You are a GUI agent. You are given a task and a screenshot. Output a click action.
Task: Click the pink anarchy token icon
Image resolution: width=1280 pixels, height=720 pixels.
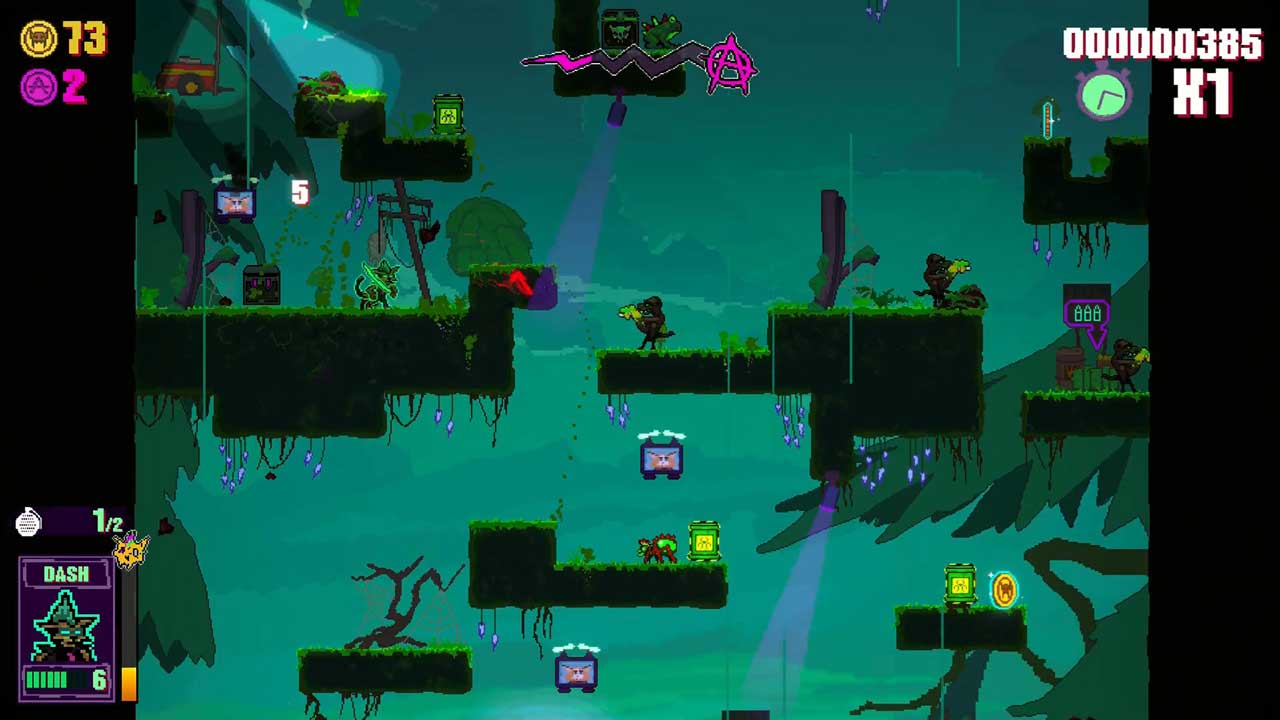point(38,87)
